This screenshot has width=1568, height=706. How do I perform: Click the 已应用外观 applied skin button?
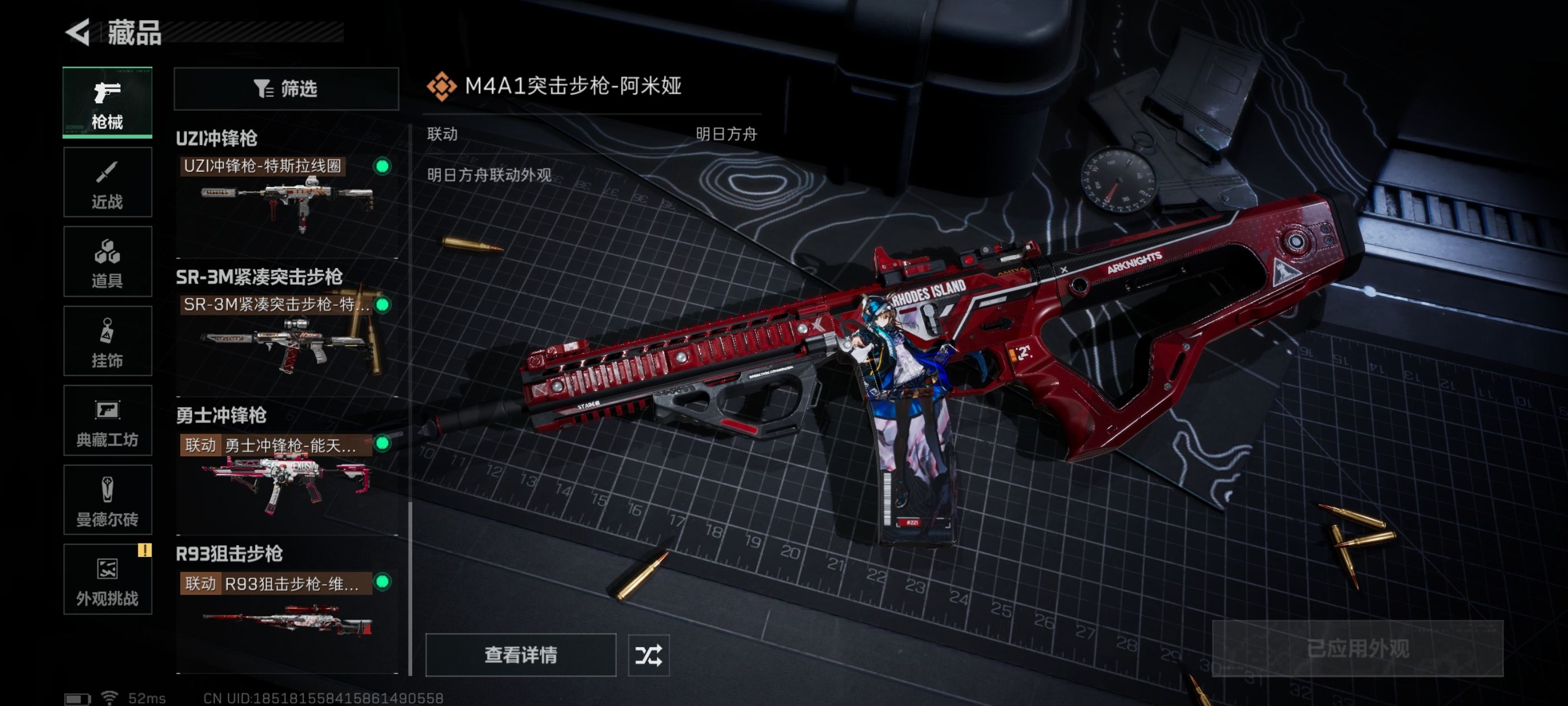click(x=1357, y=649)
